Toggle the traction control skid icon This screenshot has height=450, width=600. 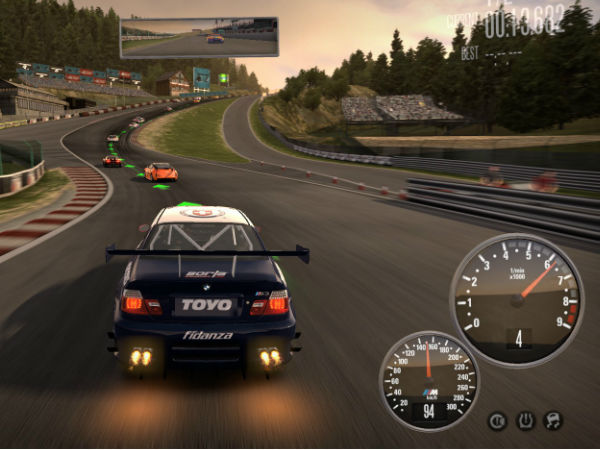pos(553,421)
